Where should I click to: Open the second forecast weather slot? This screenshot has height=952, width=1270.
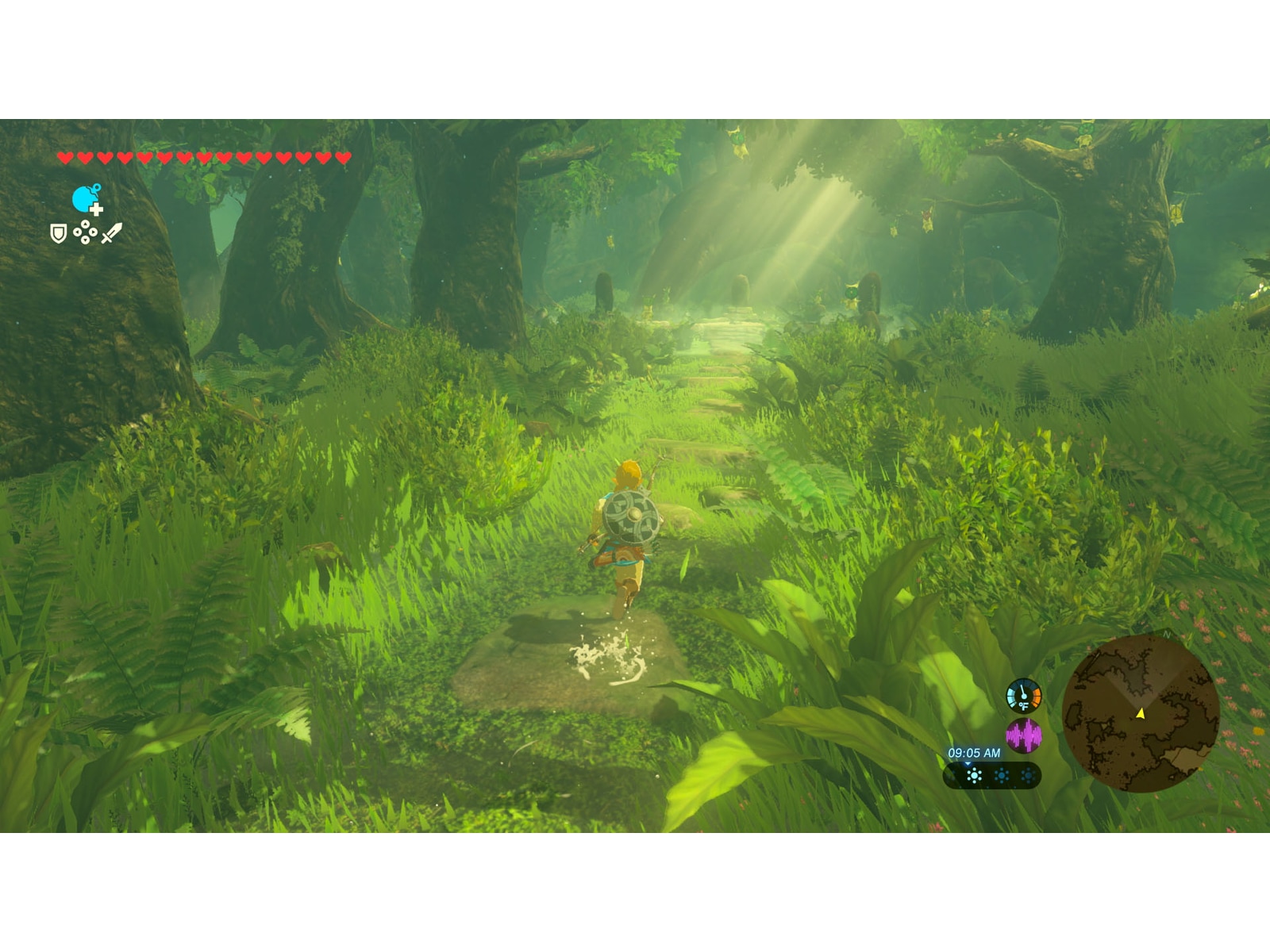pos(1001,775)
